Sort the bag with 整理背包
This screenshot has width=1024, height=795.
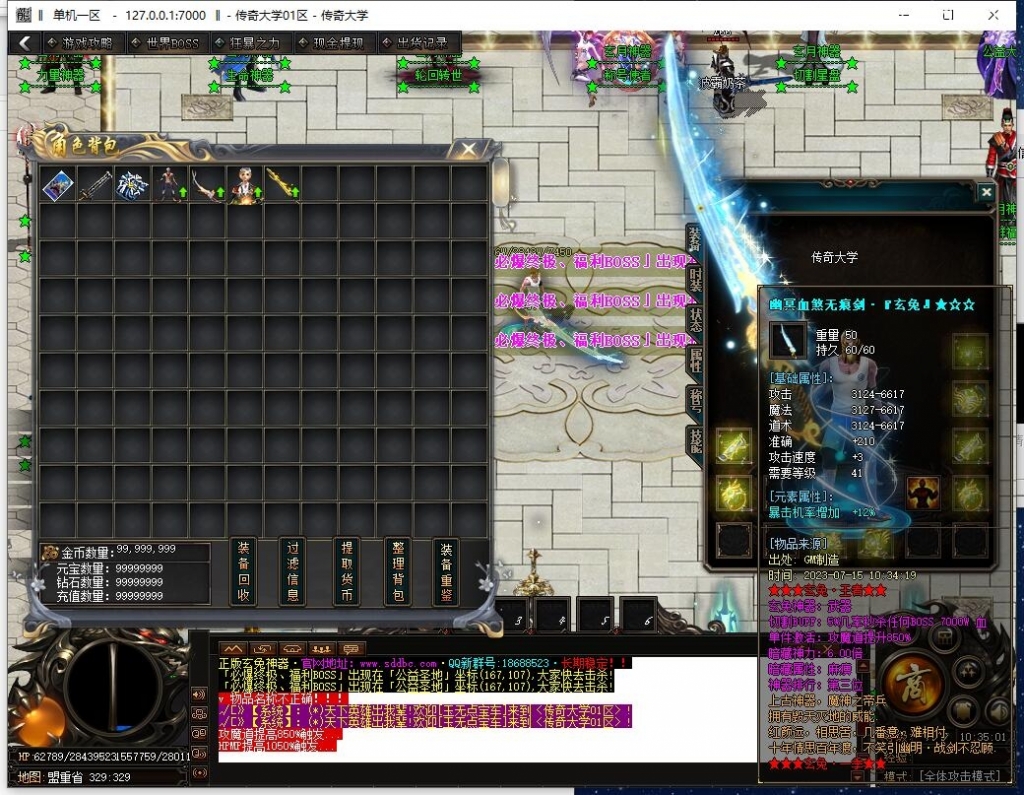[x=397, y=572]
